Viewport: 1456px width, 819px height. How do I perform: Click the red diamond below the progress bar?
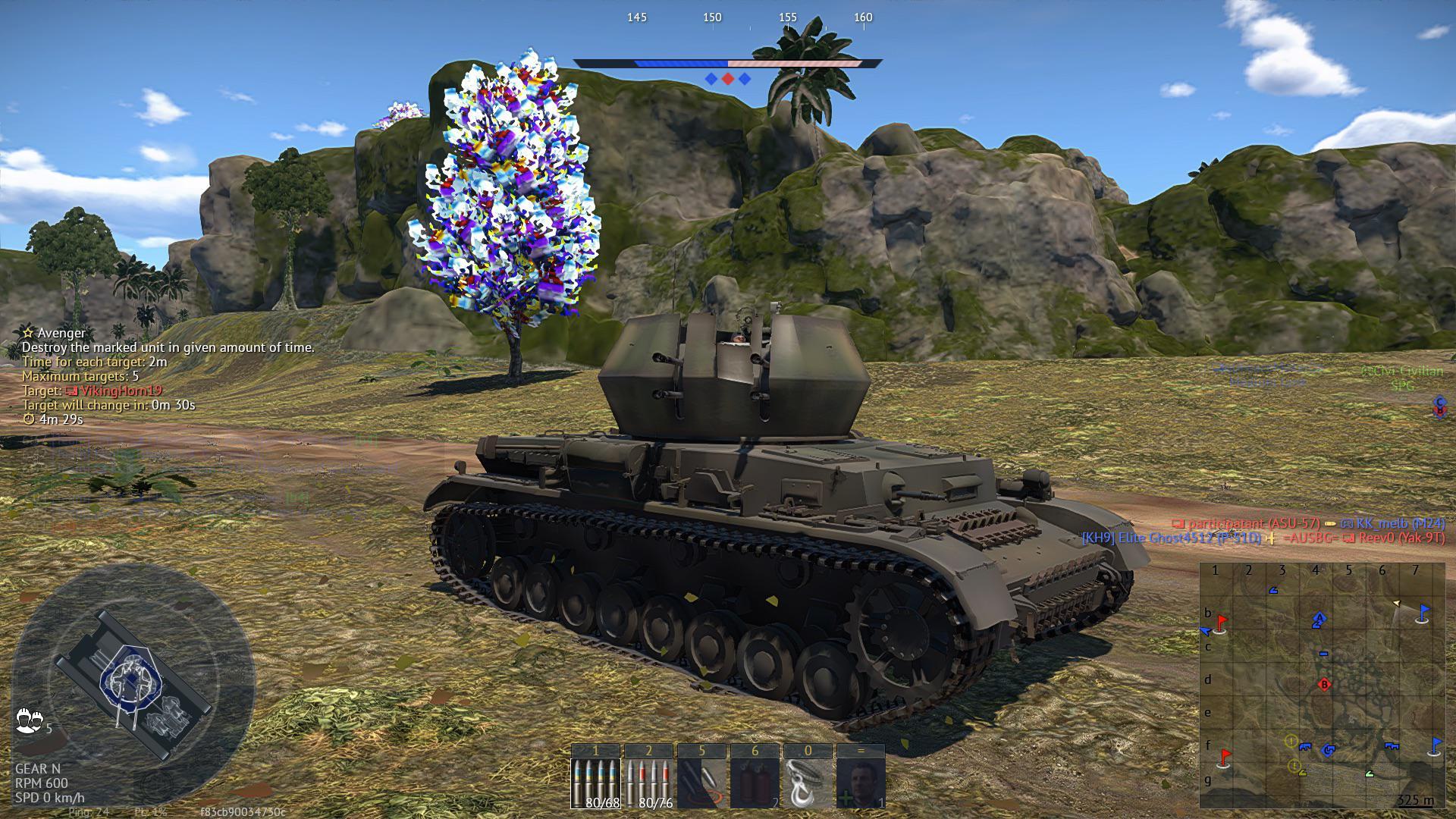[x=728, y=77]
